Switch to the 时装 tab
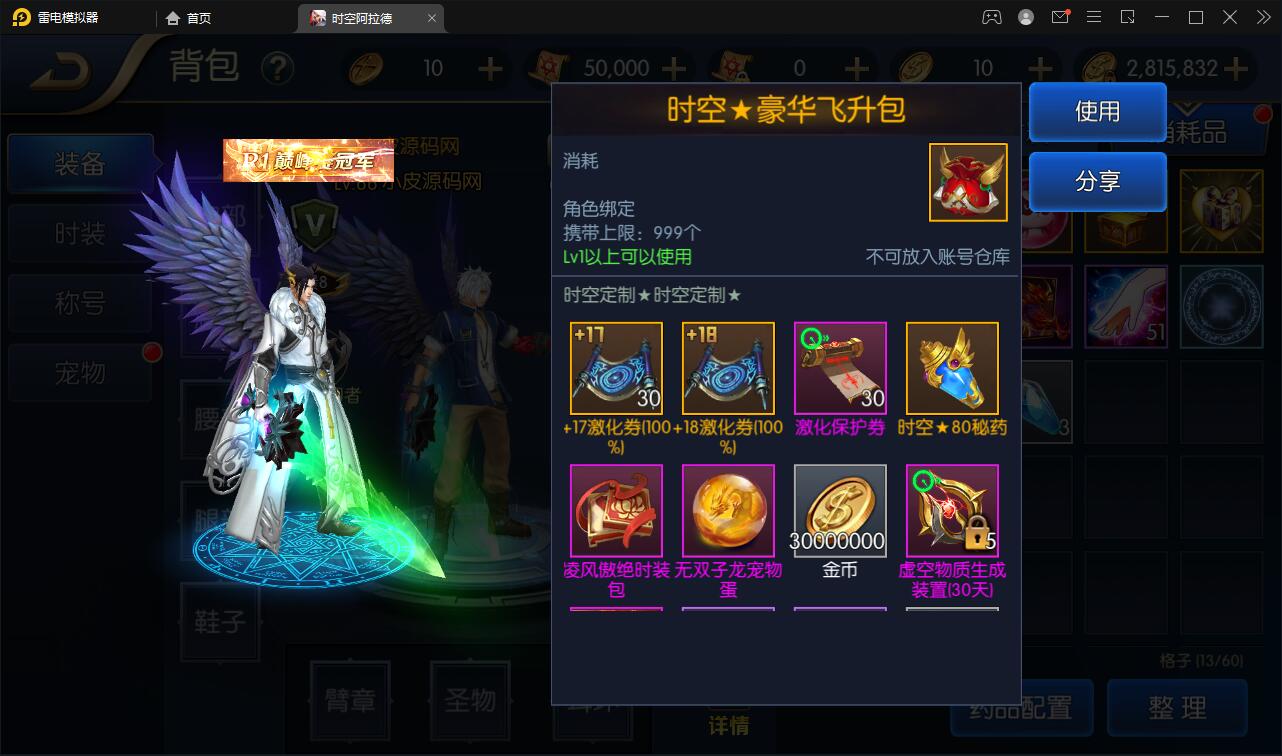Viewport: 1282px width, 756px height. coord(80,232)
